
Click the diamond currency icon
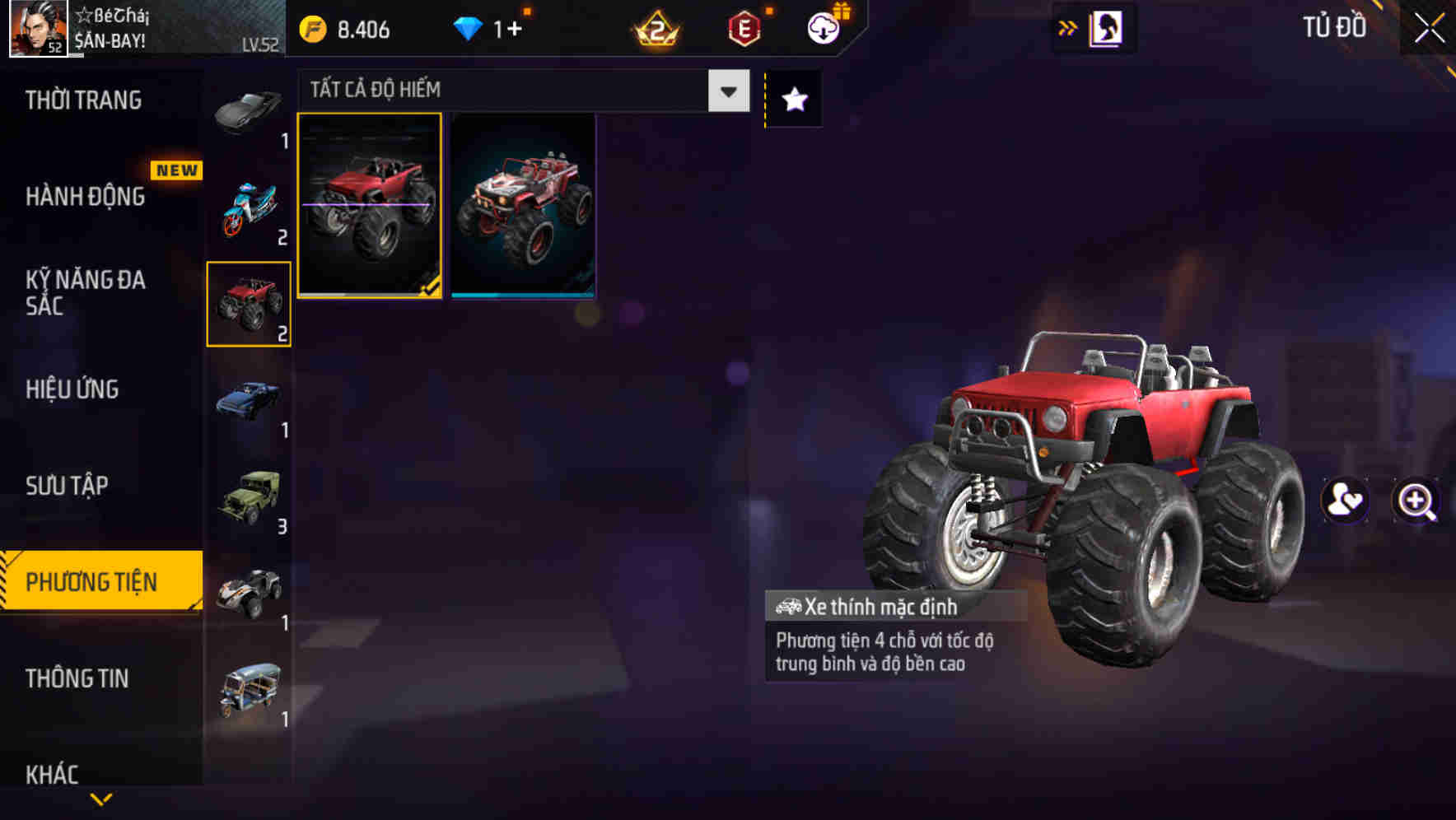point(469,27)
